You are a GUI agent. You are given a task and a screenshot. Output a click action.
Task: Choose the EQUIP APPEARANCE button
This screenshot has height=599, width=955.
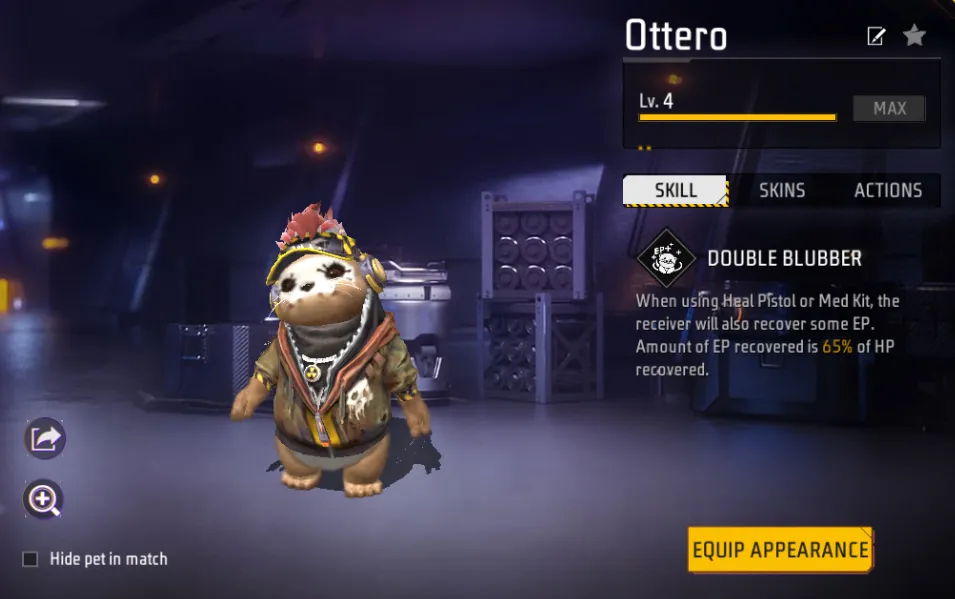780,550
